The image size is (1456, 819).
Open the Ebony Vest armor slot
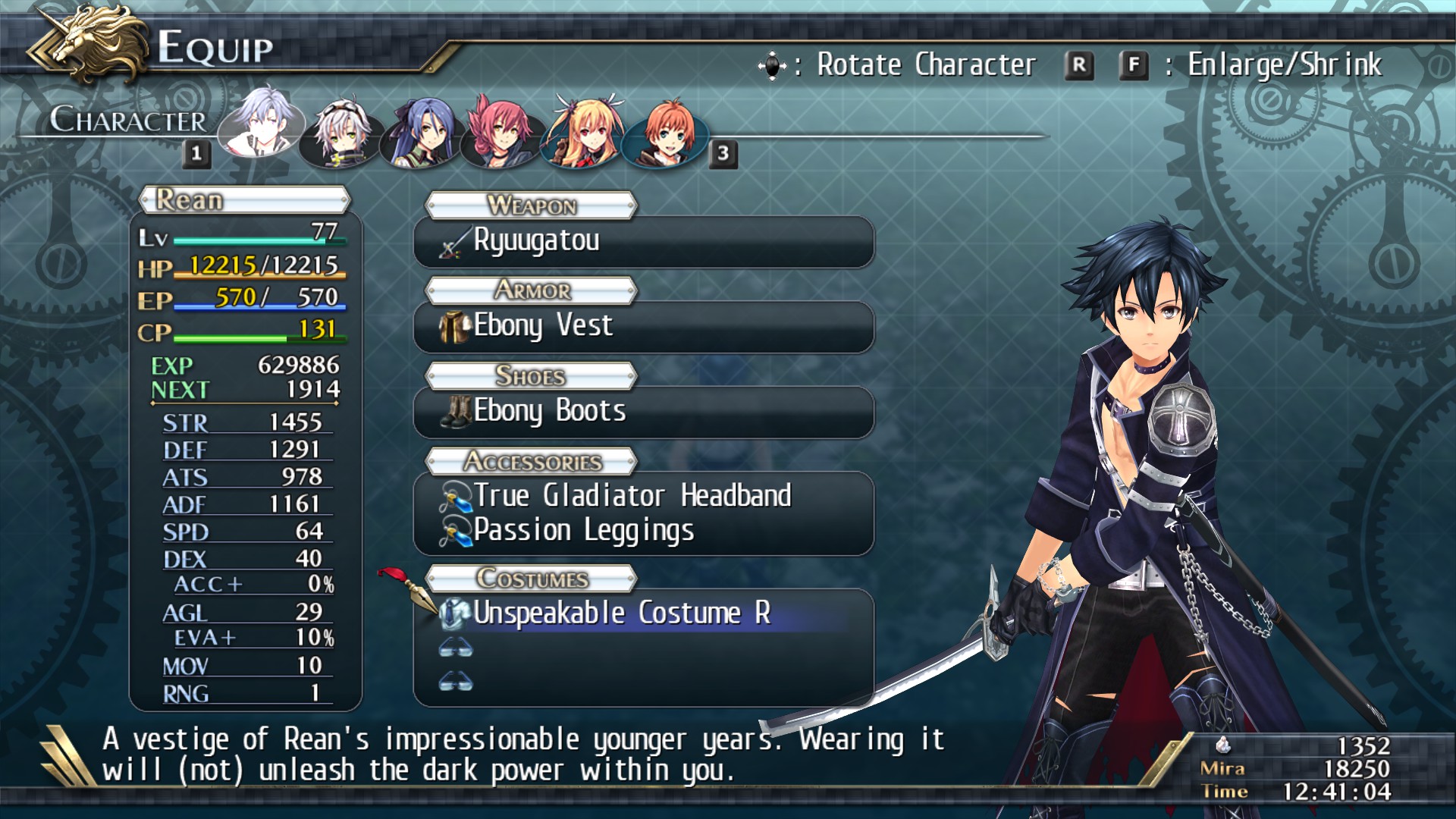[x=643, y=327]
